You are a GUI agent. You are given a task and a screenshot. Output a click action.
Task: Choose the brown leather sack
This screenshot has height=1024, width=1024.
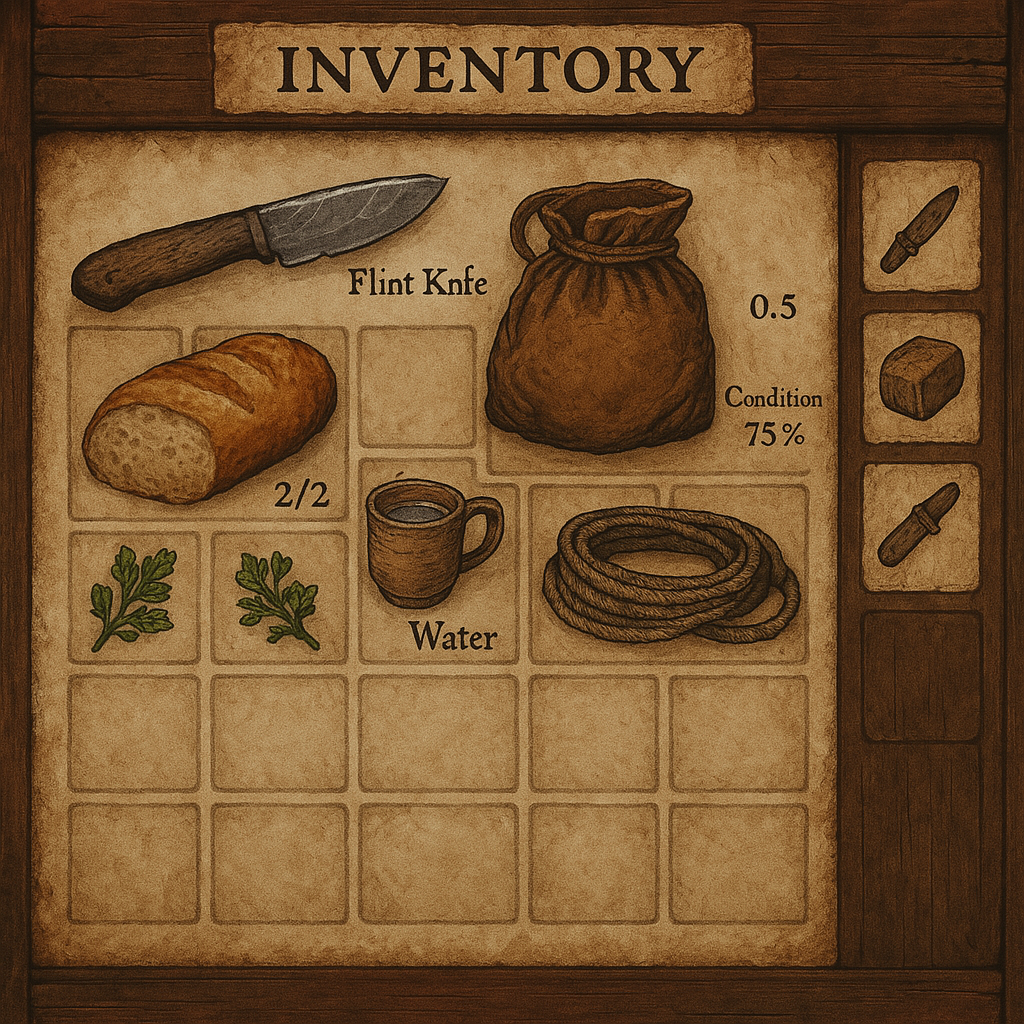click(600, 320)
